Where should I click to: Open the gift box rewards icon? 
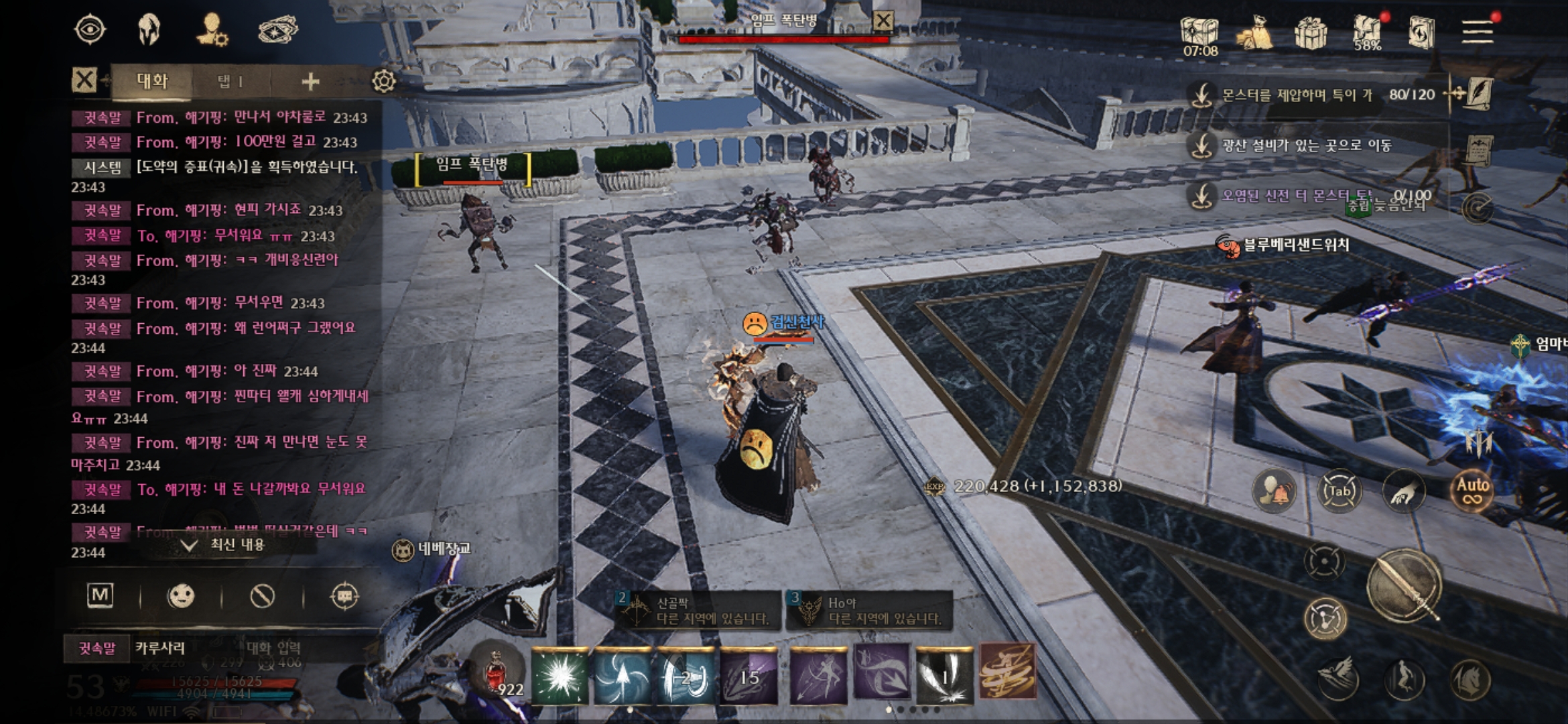(x=1311, y=32)
